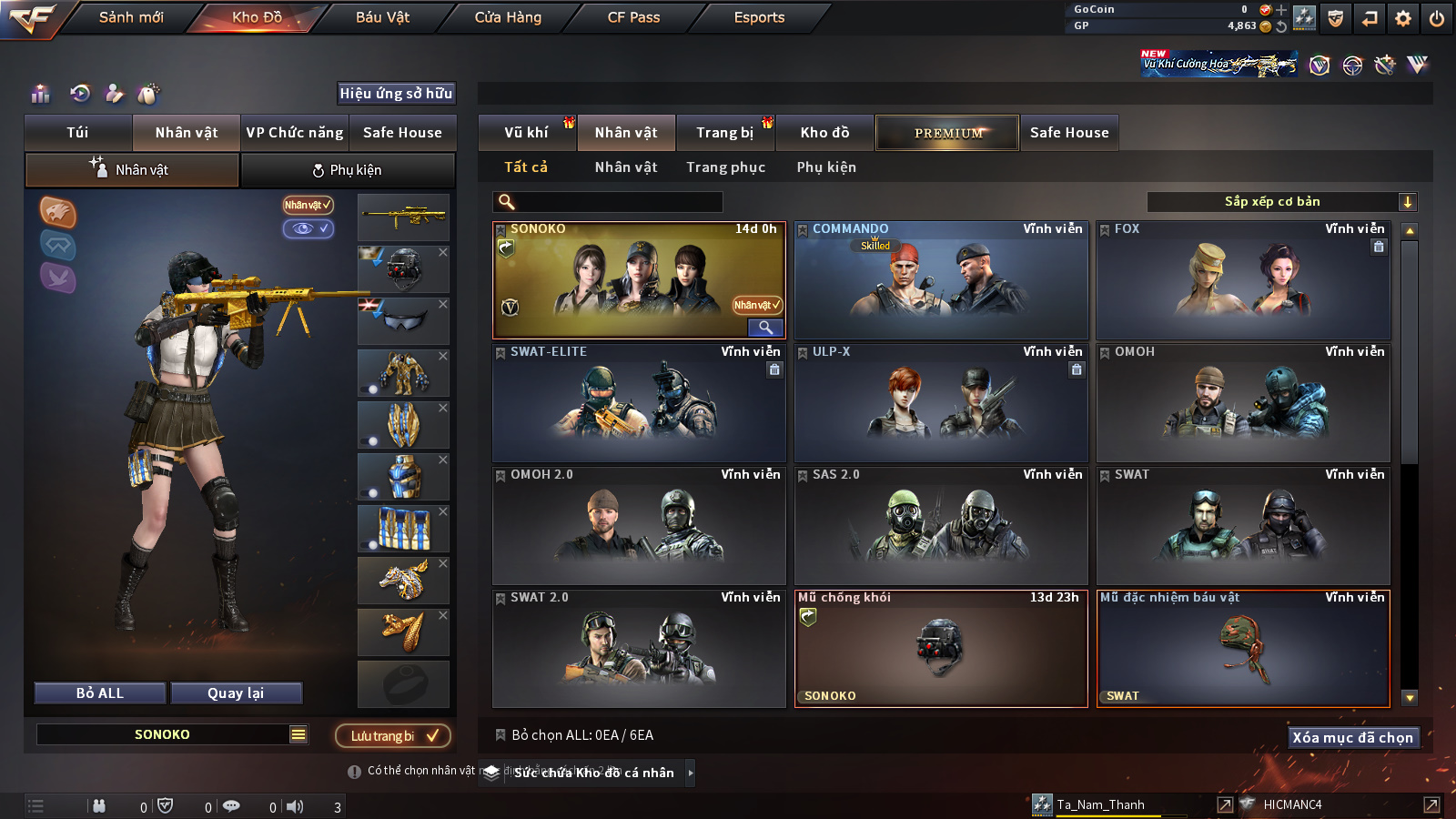
Task: Open the Sảnh mới lobby menu
Action: 131,17
